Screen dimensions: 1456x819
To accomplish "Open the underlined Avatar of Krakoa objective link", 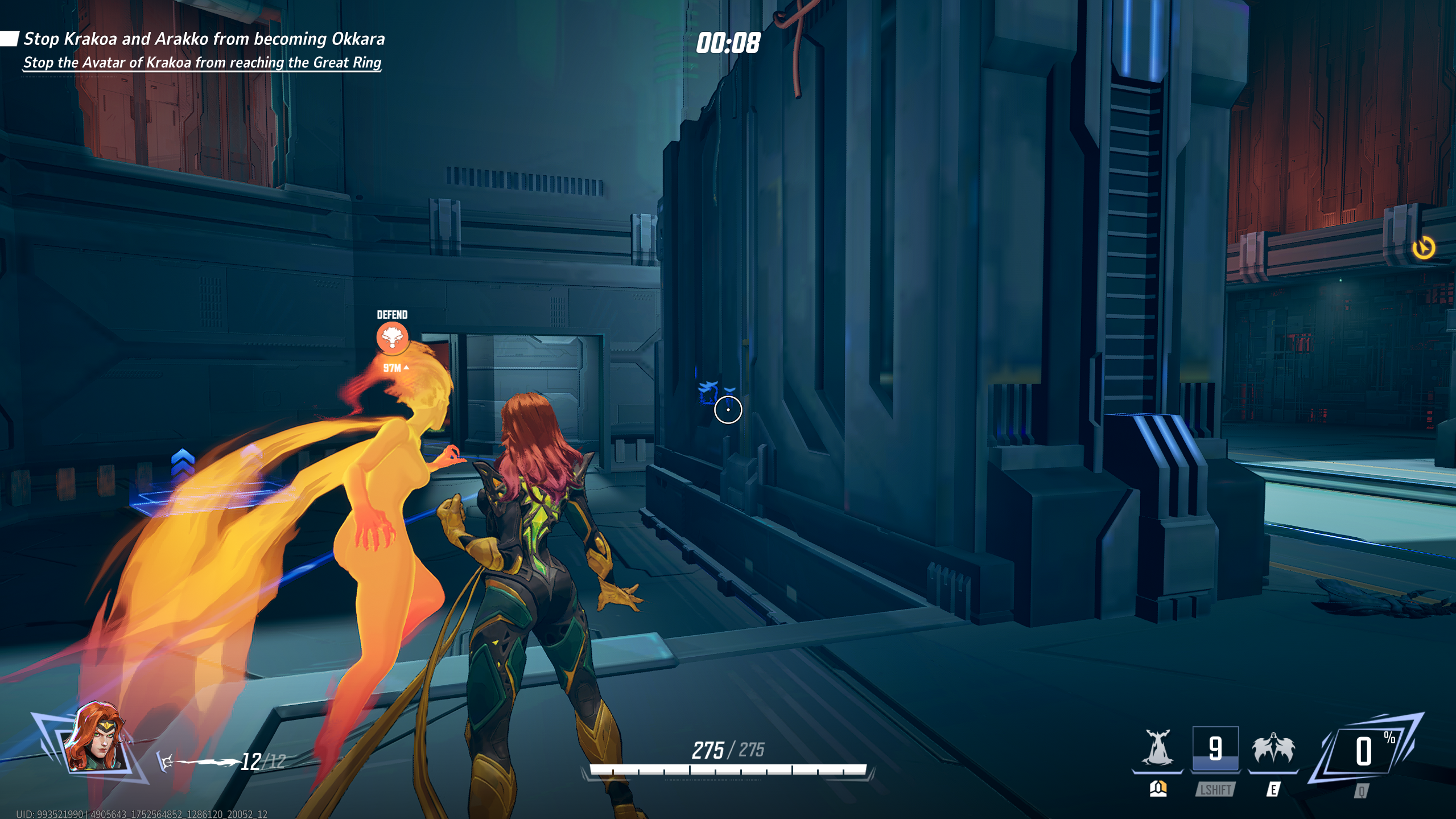I will (204, 63).
